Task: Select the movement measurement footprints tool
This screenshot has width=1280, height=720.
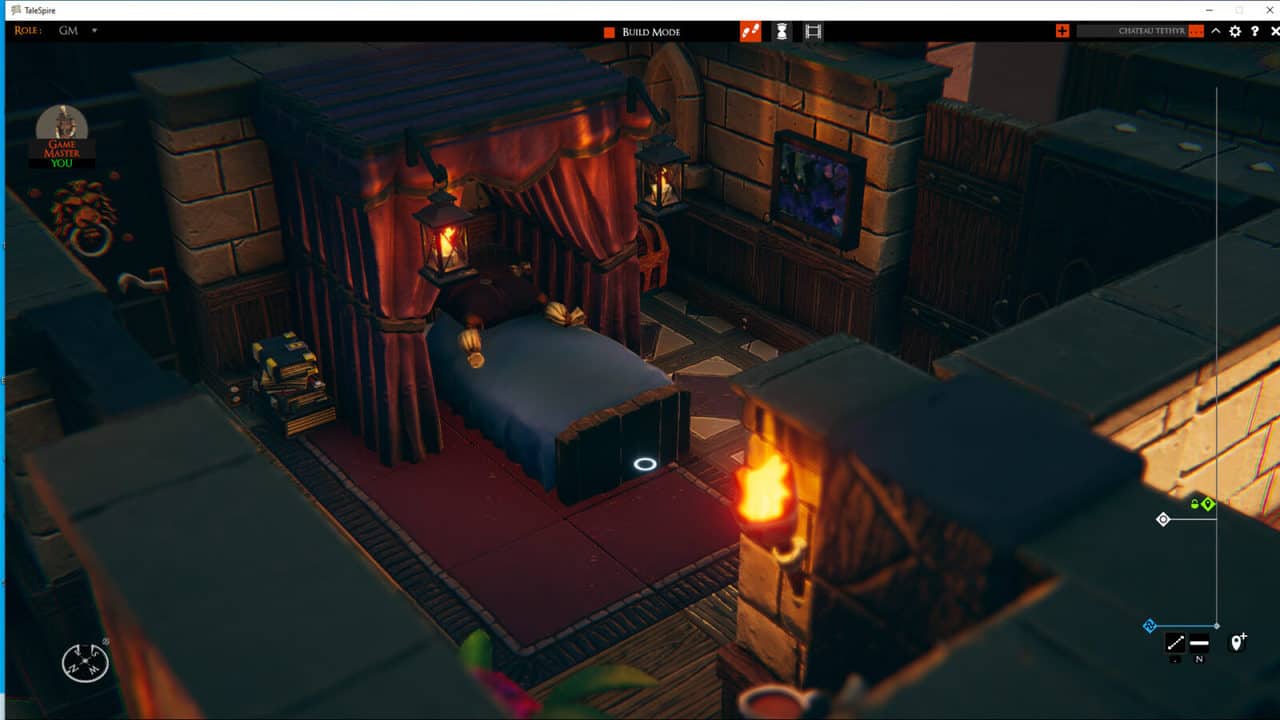Action: pos(750,31)
